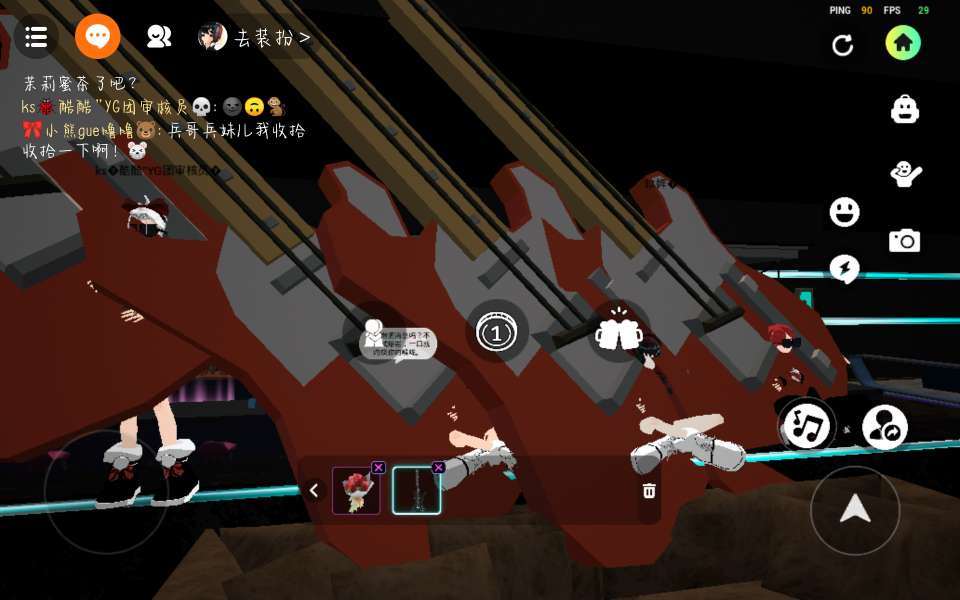960x600 pixels.
Task: Open the backpack icon
Action: pos(905,109)
